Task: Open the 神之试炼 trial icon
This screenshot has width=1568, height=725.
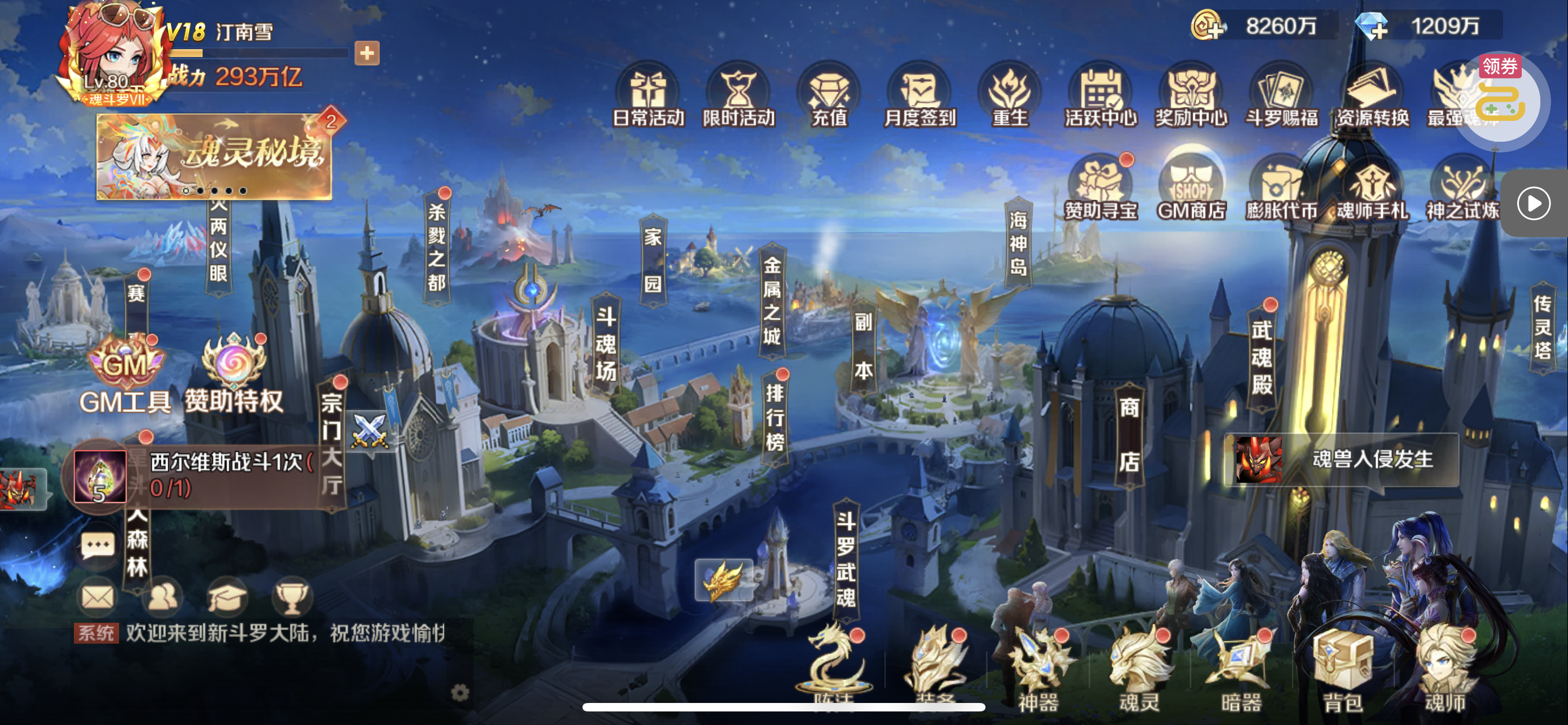Action: click(1462, 186)
